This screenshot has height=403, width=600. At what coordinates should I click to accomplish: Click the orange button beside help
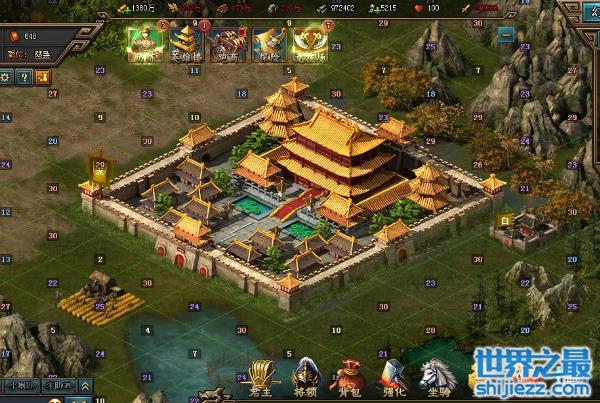click(40, 76)
